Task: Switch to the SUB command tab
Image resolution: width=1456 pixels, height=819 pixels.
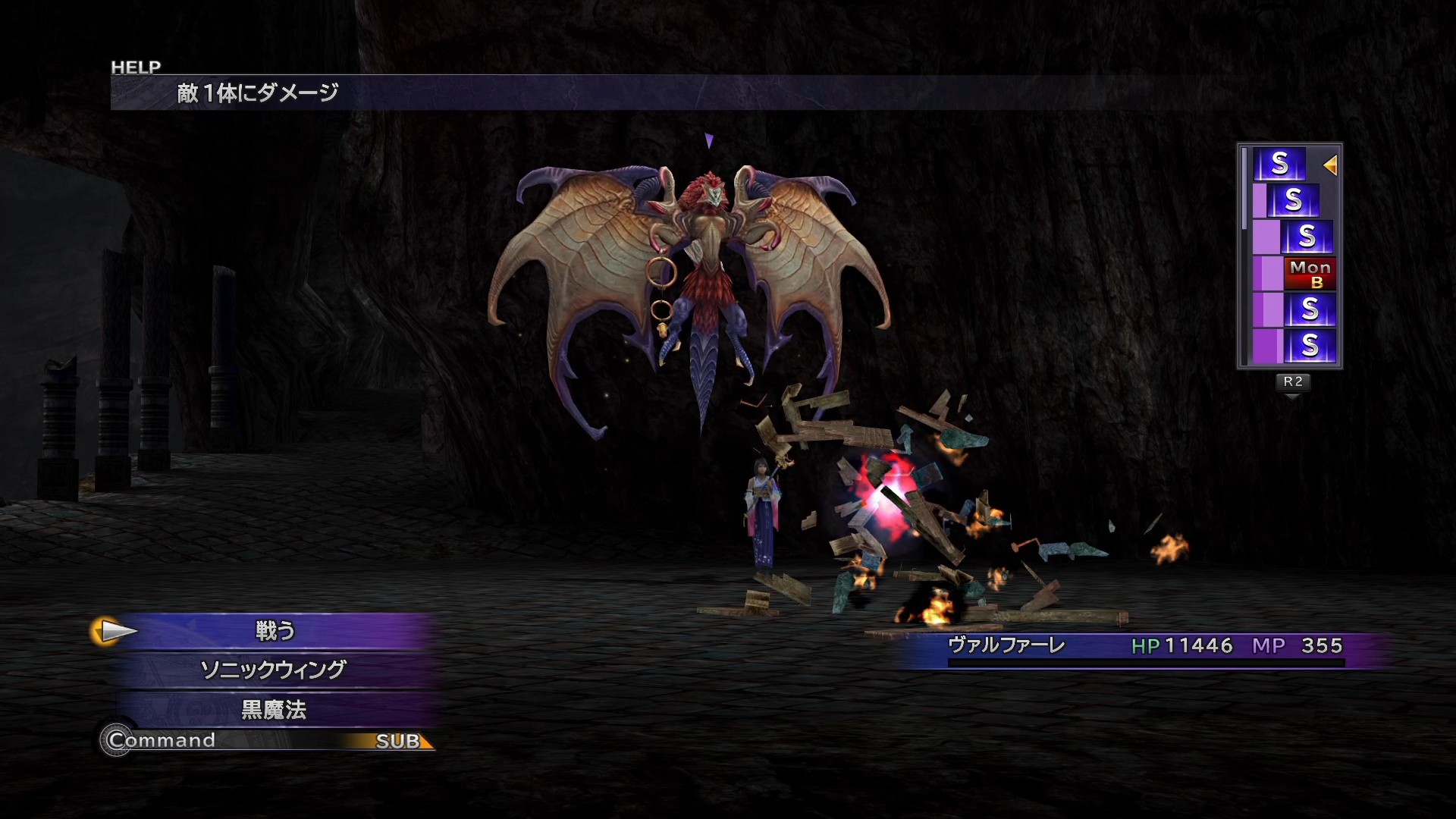Action: (399, 741)
